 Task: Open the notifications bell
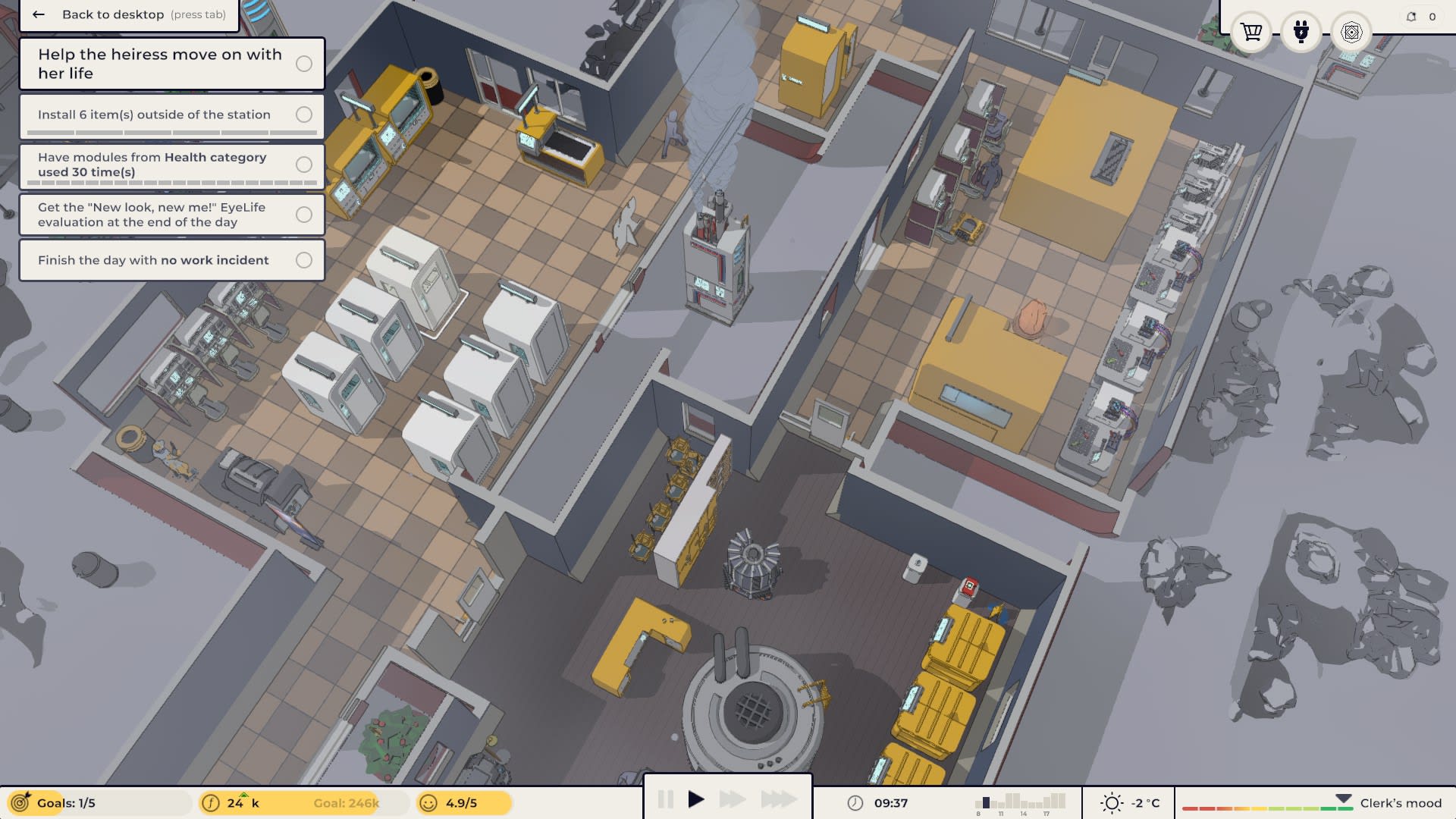click(1411, 17)
